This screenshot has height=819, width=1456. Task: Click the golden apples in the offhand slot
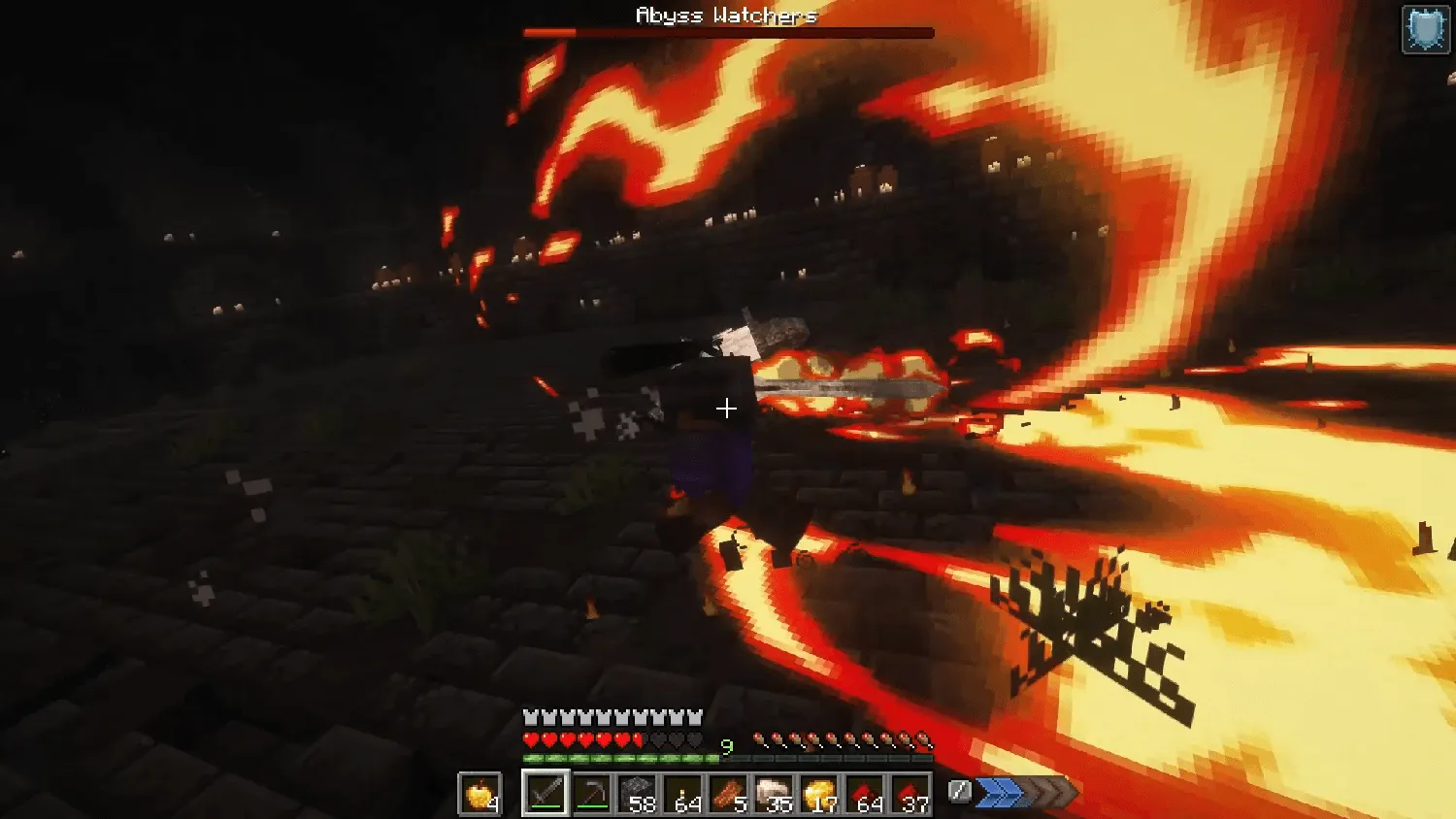tap(480, 793)
